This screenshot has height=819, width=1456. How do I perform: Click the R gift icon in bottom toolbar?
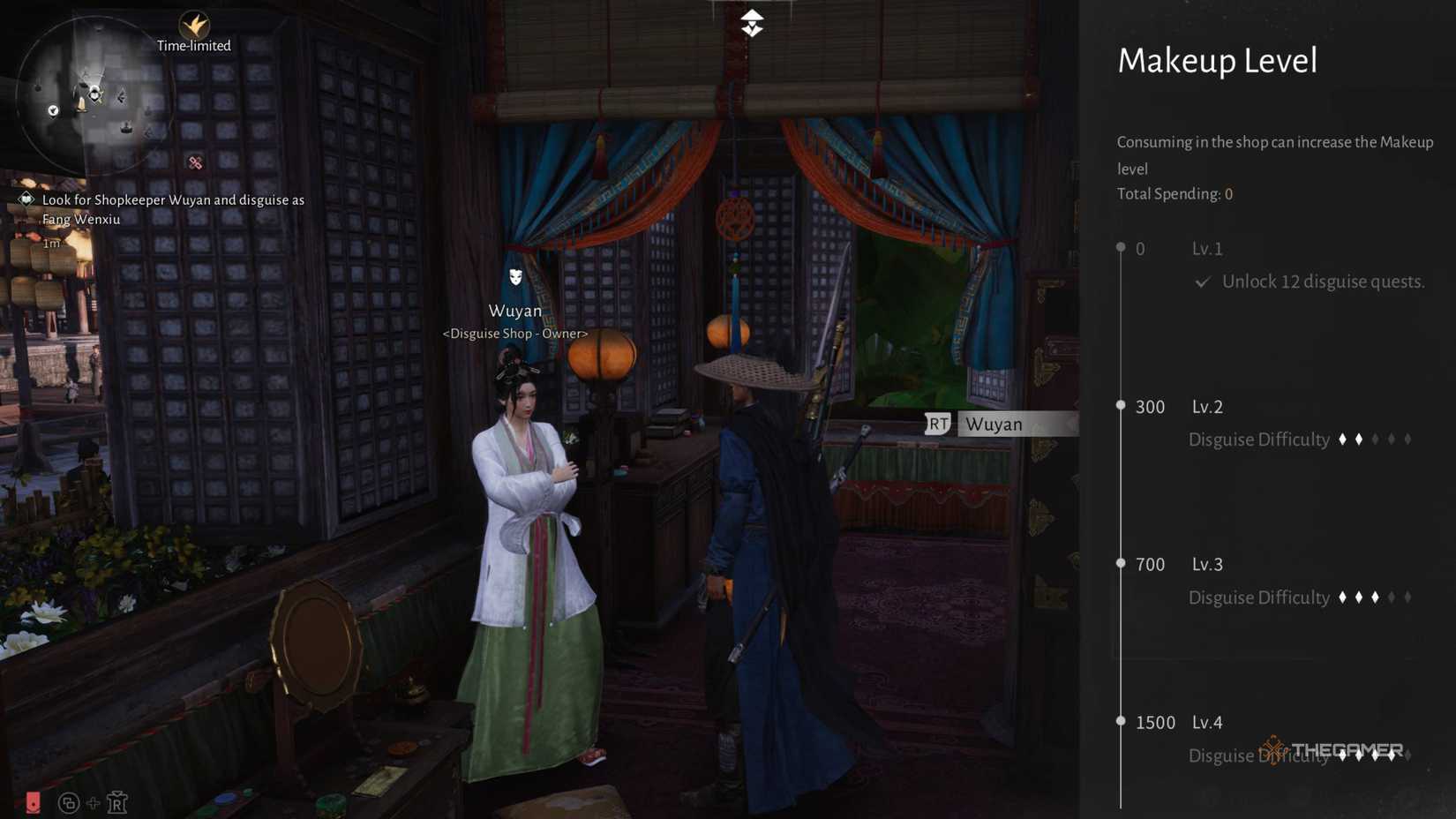(x=117, y=803)
